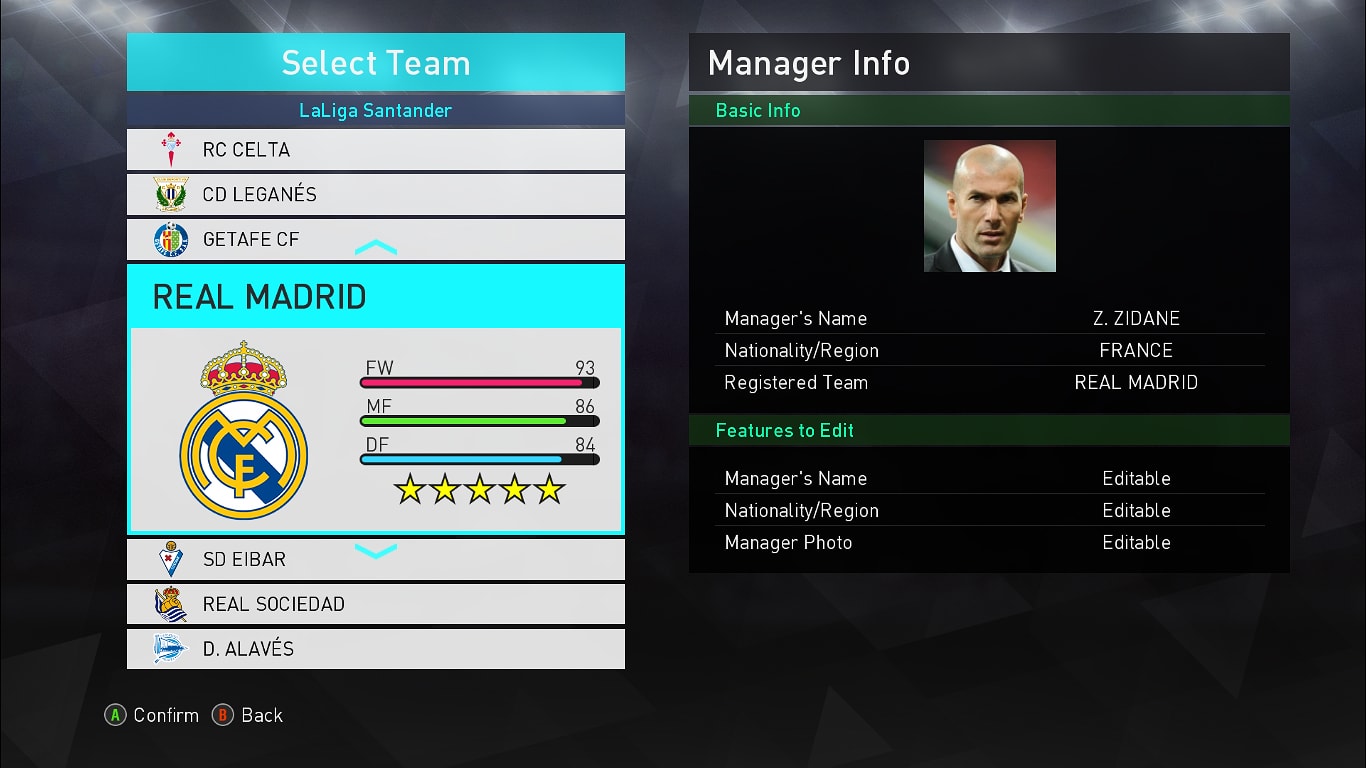Pick Getafe CF in the team list
1366x768 pixels.
tap(375, 239)
